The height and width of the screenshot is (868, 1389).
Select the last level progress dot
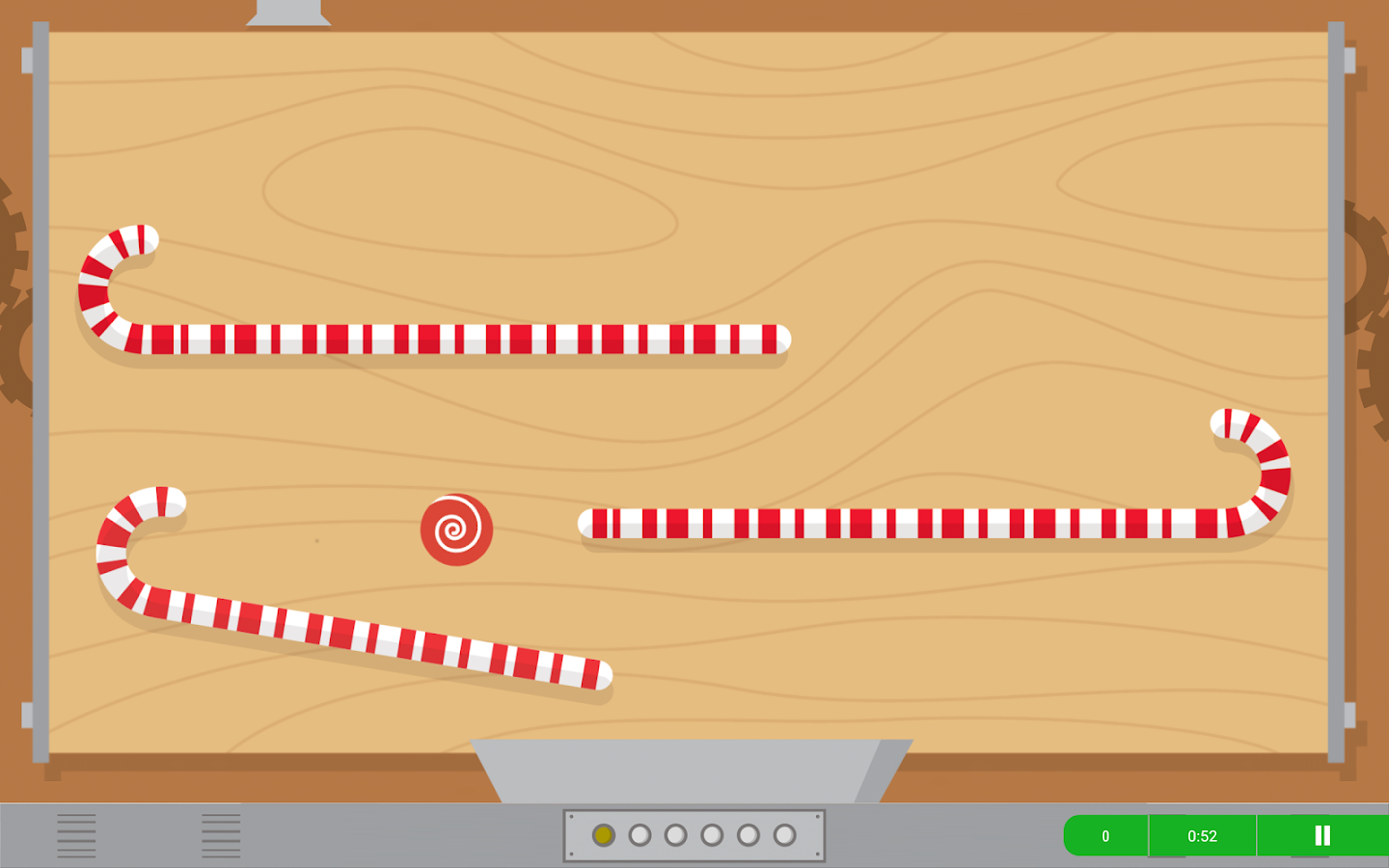(782, 834)
